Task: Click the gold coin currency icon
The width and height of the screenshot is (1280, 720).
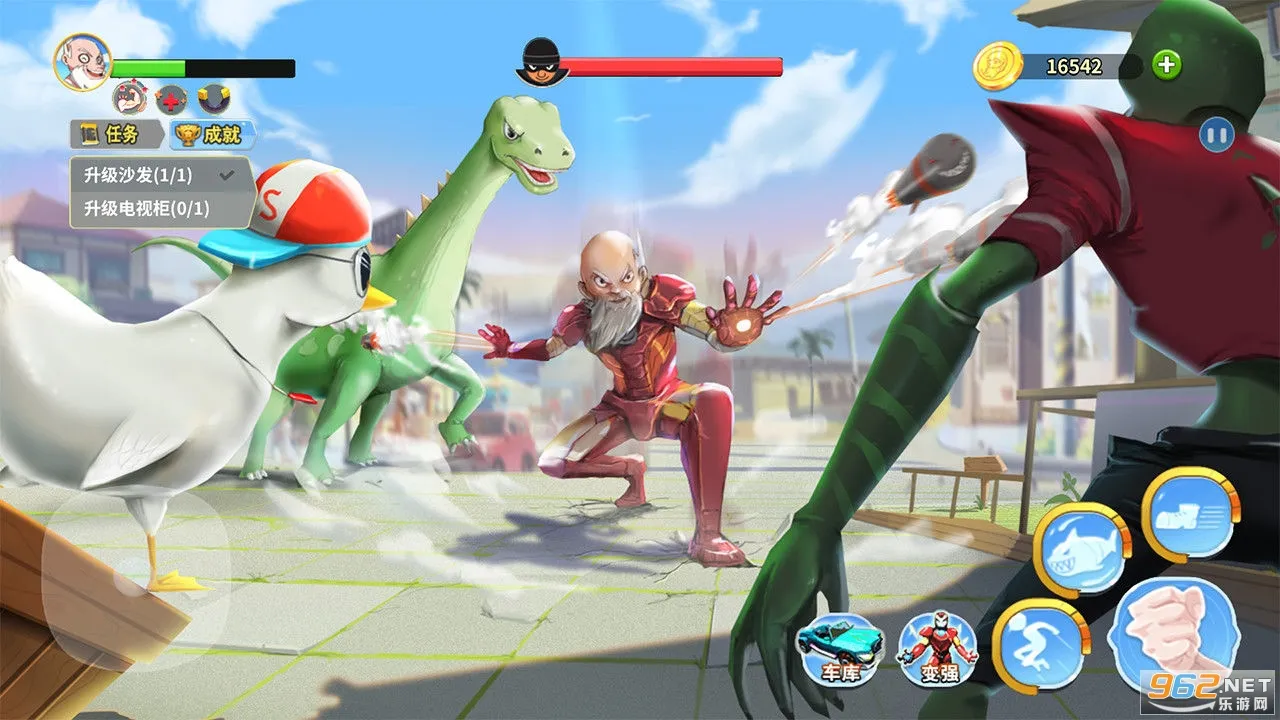Action: (x=996, y=67)
